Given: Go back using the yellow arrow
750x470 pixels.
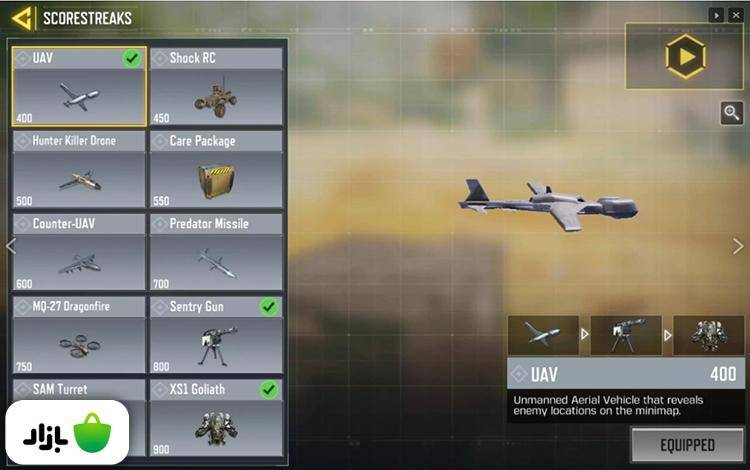Looking at the screenshot, I should coord(22,18).
